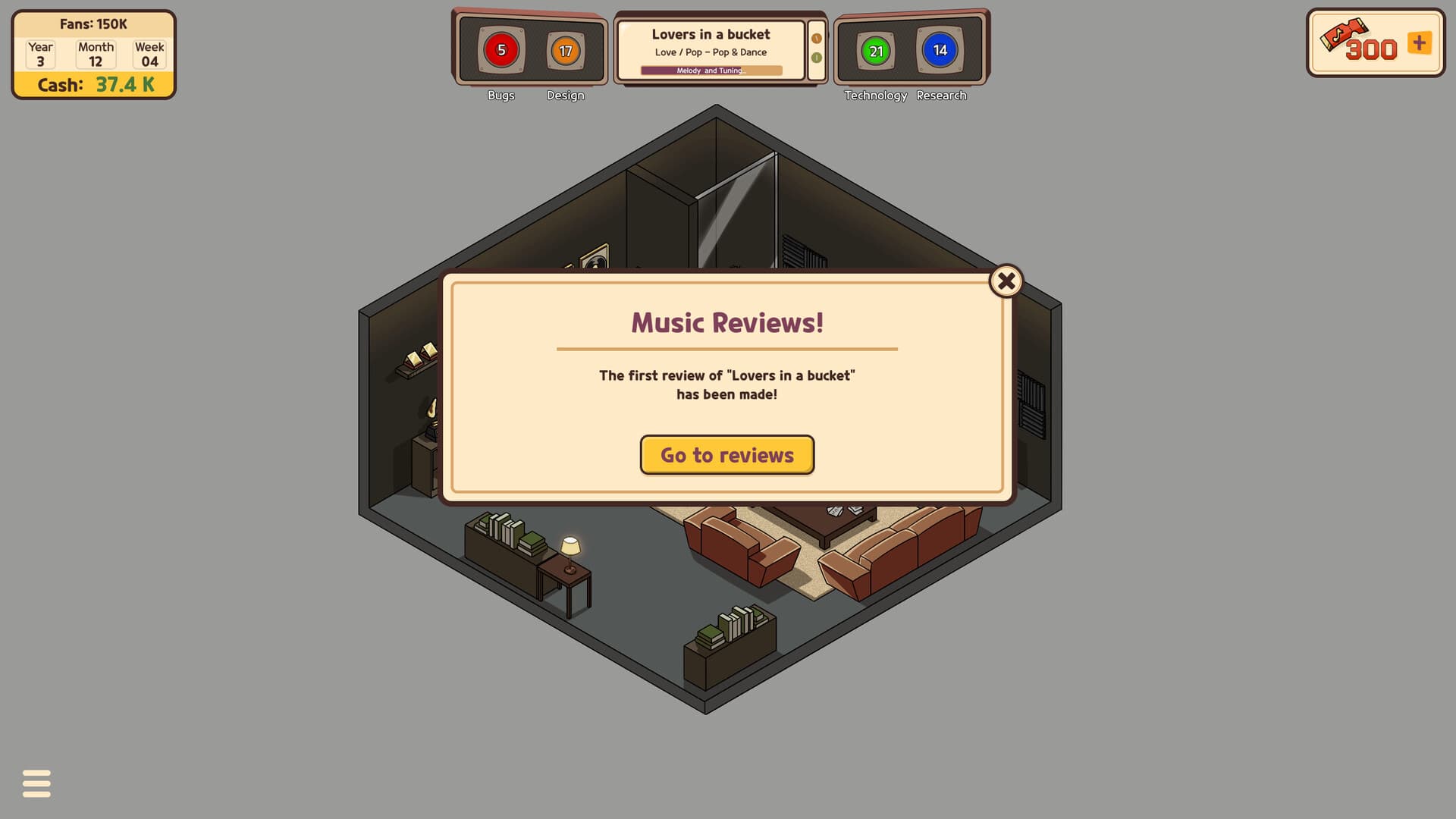Click the Melody and Tuning progress bar
Viewport: 1456px width, 819px height.
pos(711,70)
